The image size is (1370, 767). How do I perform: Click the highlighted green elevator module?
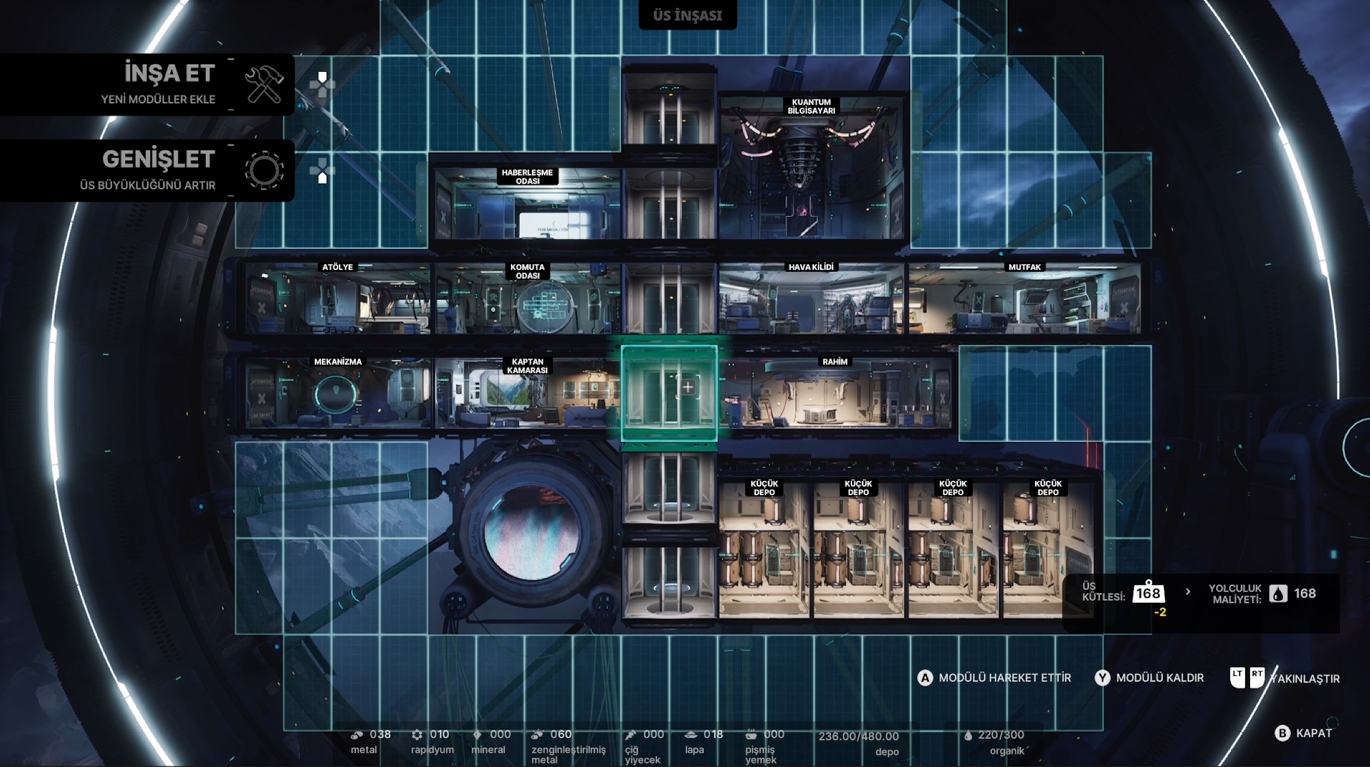click(669, 393)
